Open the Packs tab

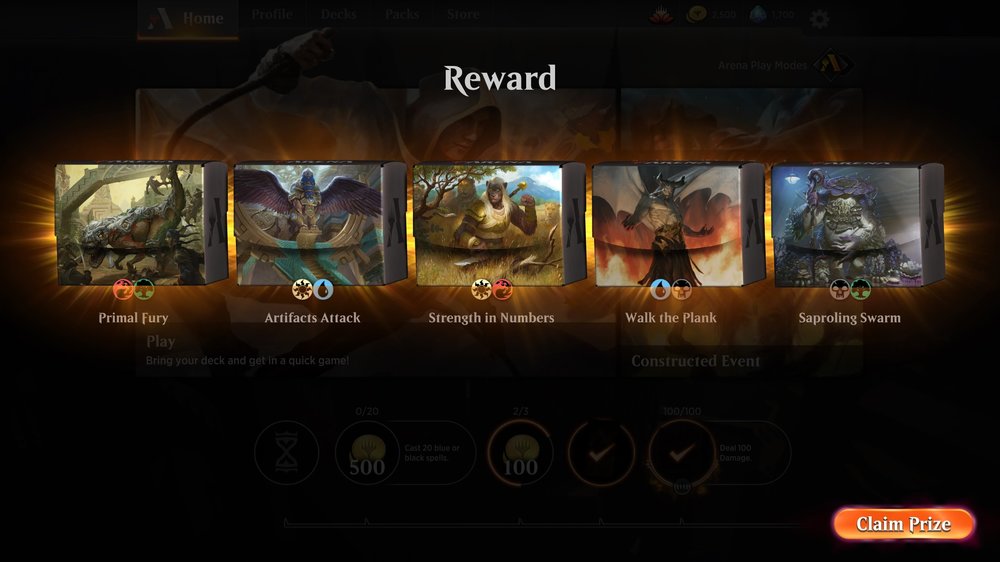[402, 15]
